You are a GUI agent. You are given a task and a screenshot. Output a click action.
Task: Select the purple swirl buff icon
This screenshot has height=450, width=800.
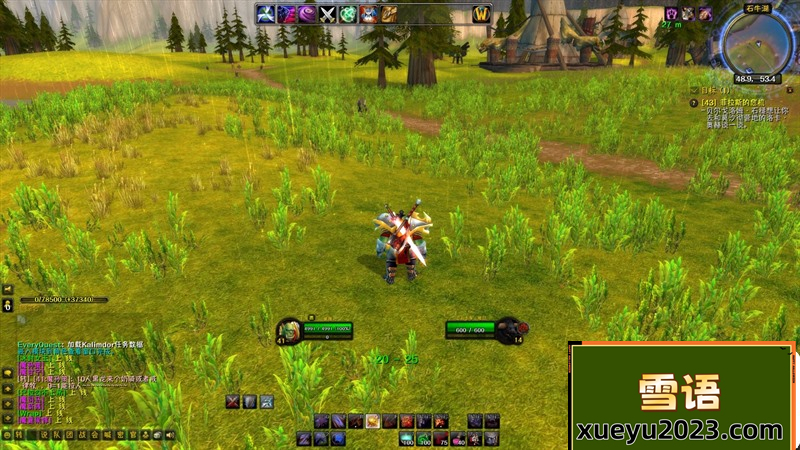(306, 13)
